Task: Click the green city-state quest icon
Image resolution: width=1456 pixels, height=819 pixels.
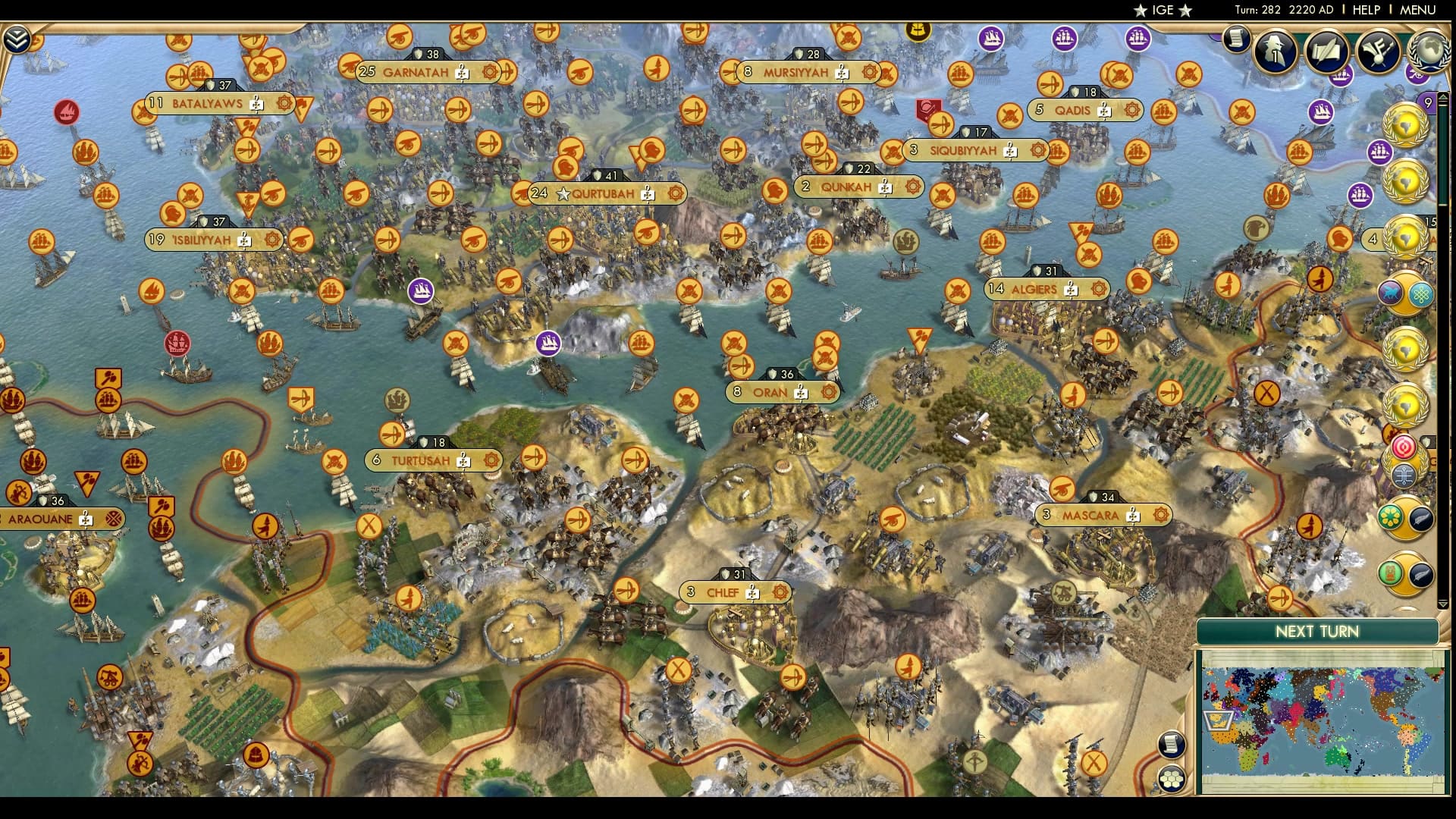Action: [x=1390, y=517]
